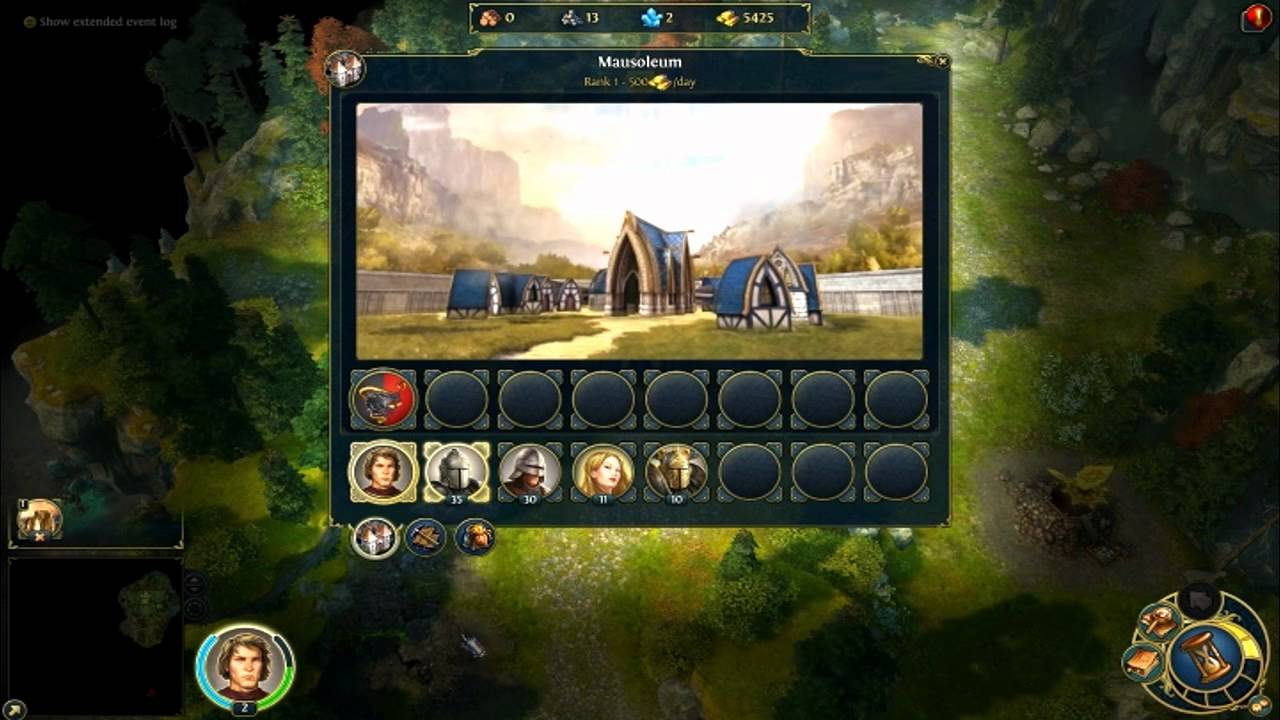The image size is (1280, 720).
Task: Select the town icon in the town list
Action: point(40,519)
